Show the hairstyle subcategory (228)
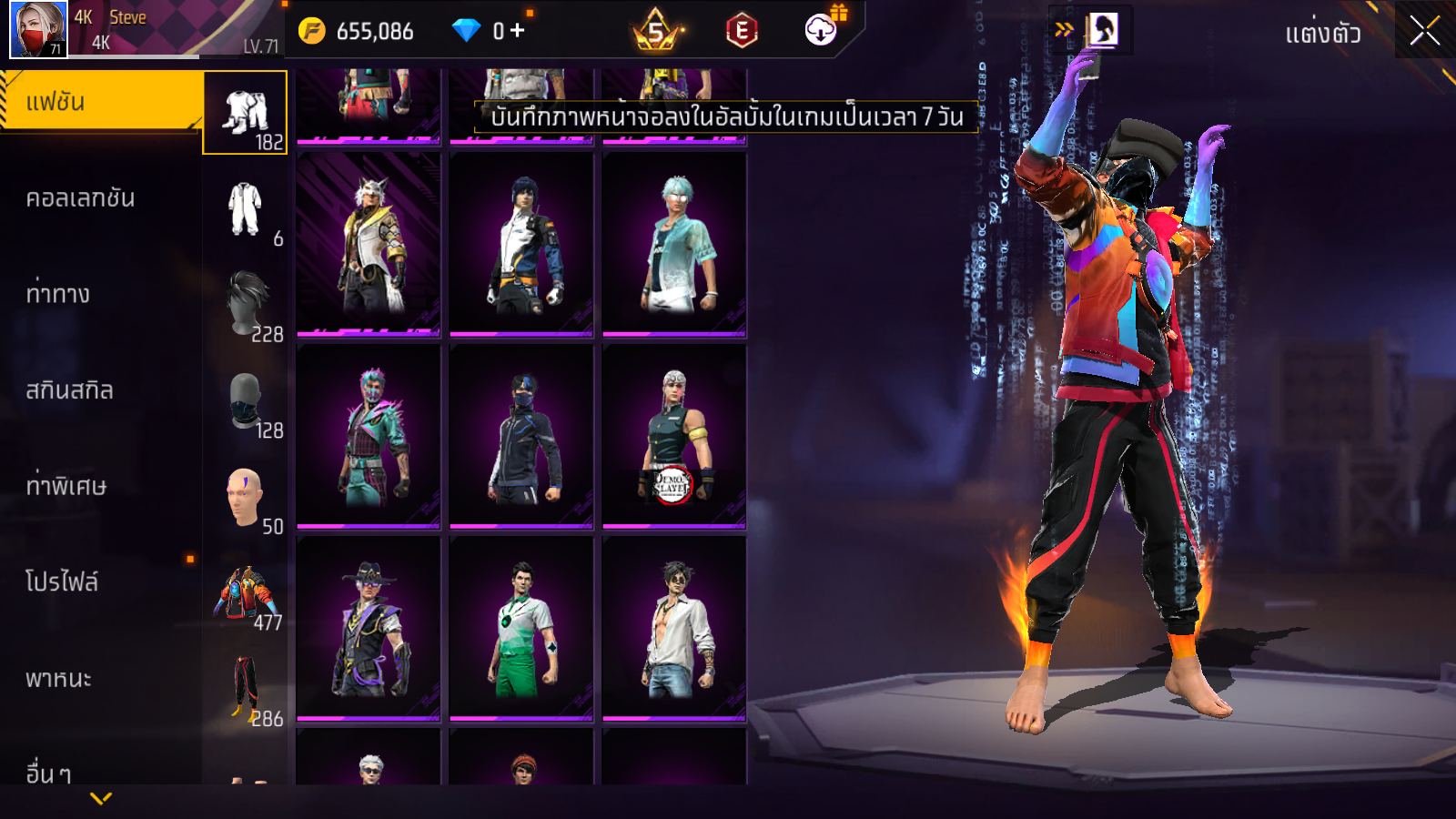Image resolution: width=1456 pixels, height=819 pixels. (246, 305)
